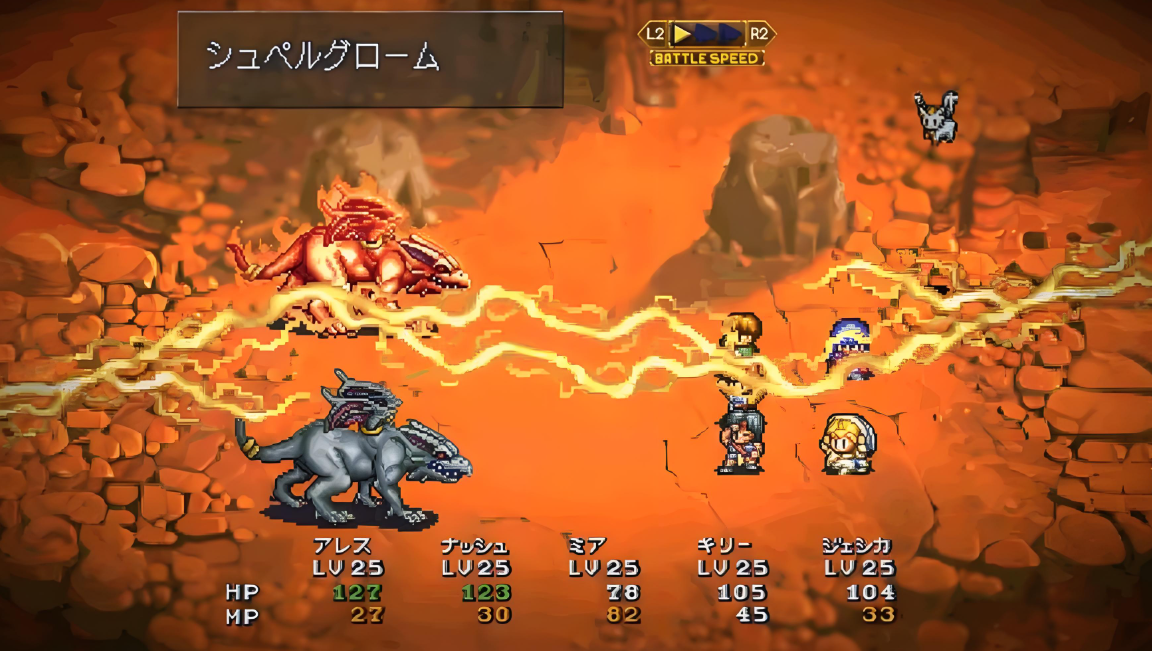Choose ミア in the party status panel
Image resolution: width=1152 pixels, height=651 pixels.
click(x=588, y=546)
